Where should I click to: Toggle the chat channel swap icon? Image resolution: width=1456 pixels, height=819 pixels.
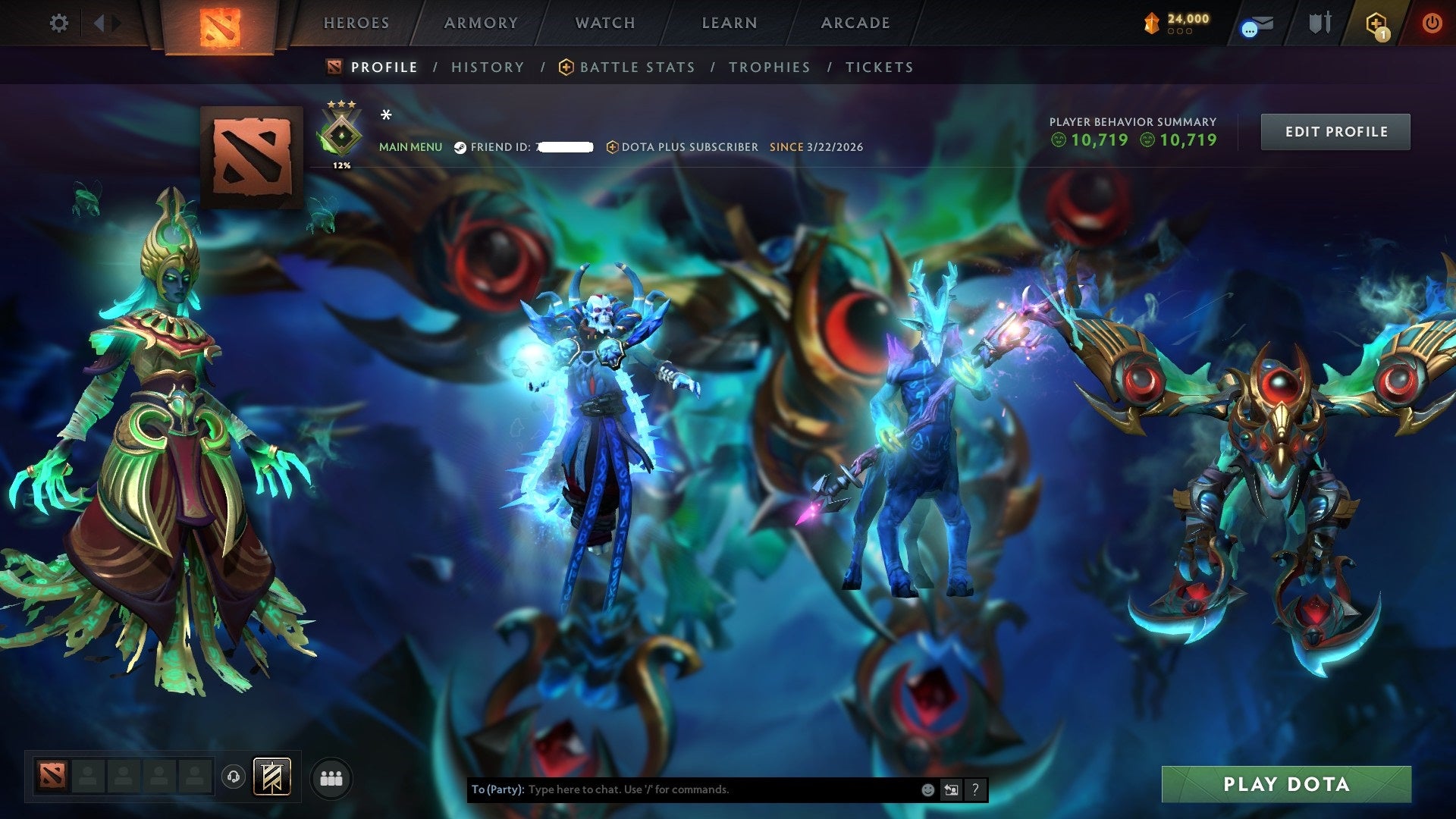click(x=951, y=789)
